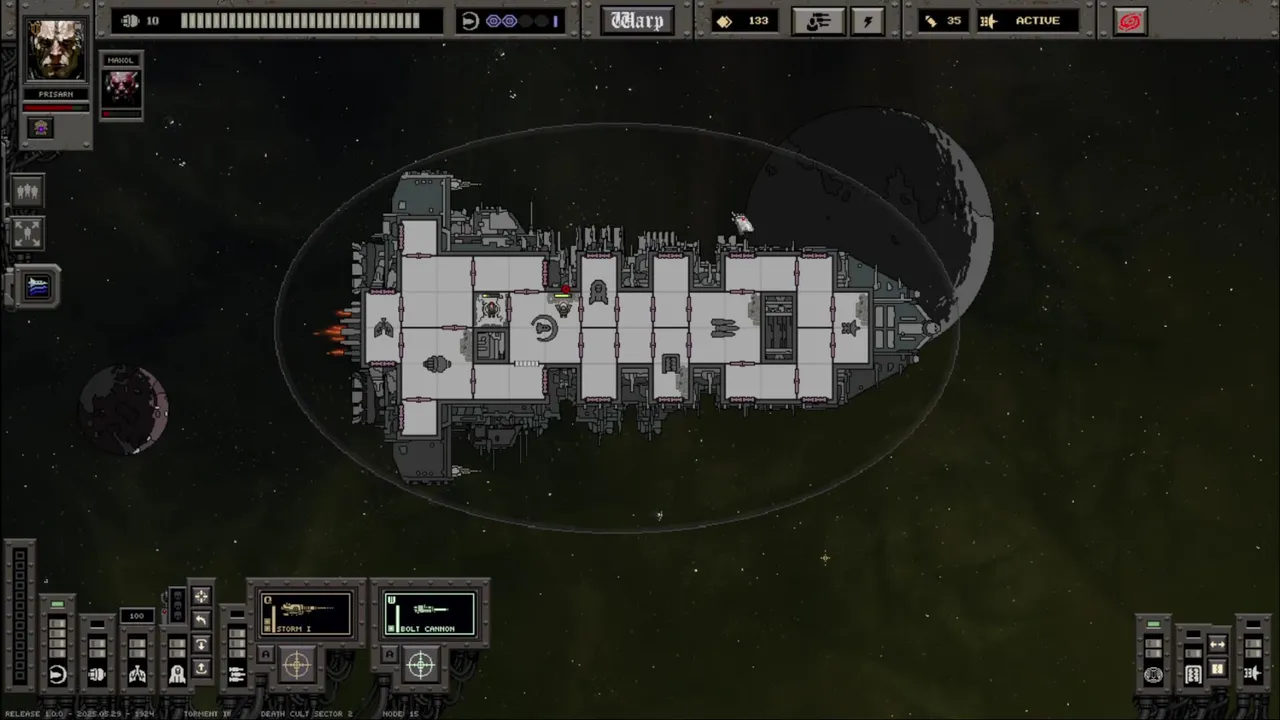Toggle the auto-fire A button for Storm I
The image size is (1280, 720).
click(266, 655)
